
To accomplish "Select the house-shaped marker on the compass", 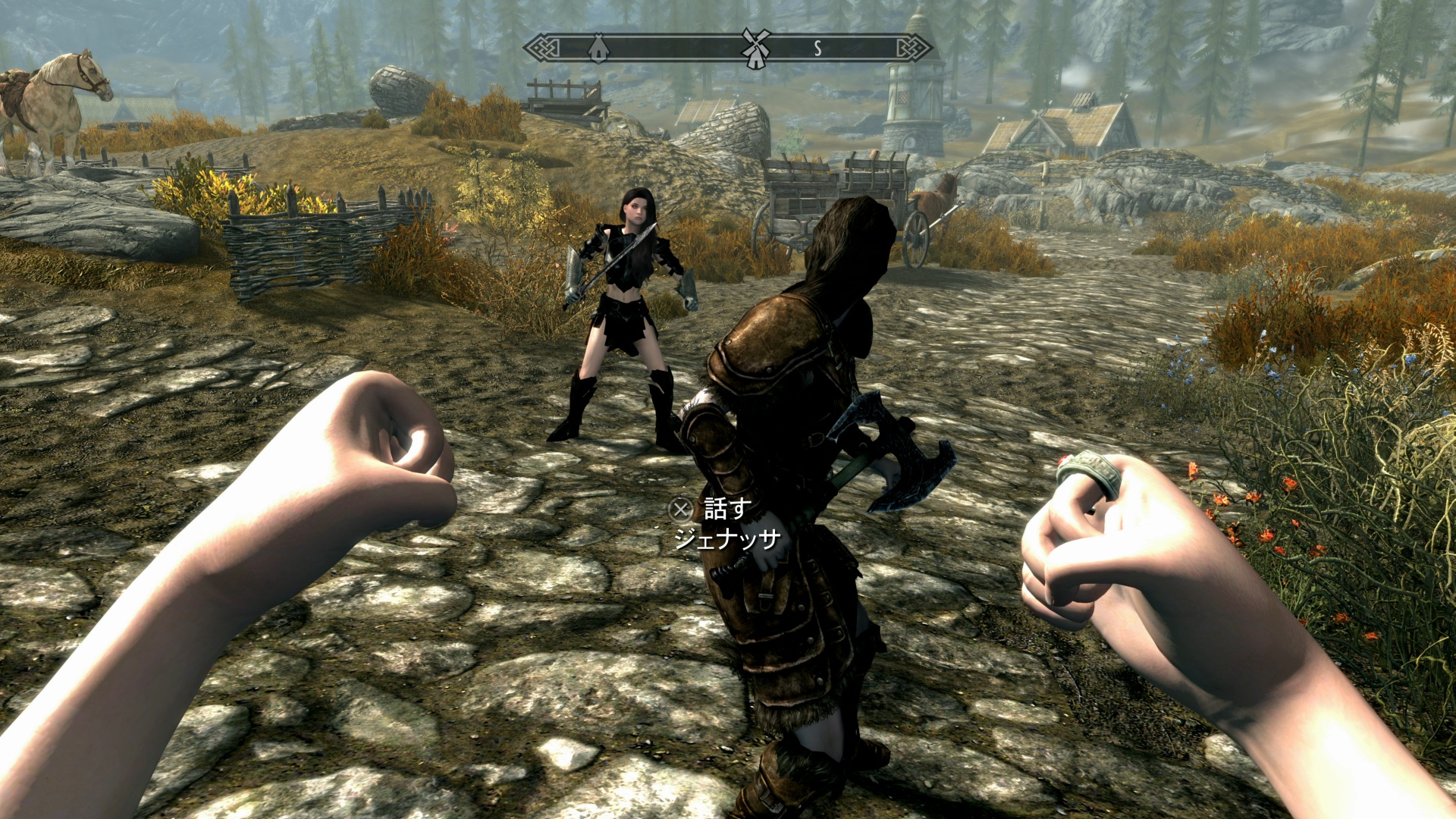I will pyautogui.click(x=598, y=48).
